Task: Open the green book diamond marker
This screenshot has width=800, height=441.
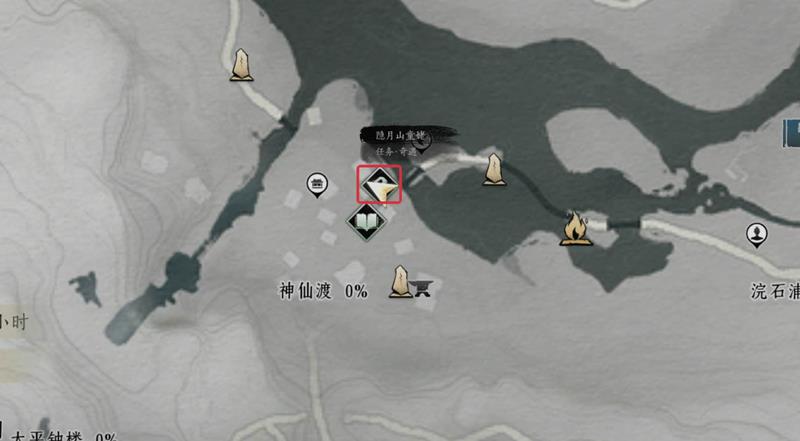Action: (365, 220)
